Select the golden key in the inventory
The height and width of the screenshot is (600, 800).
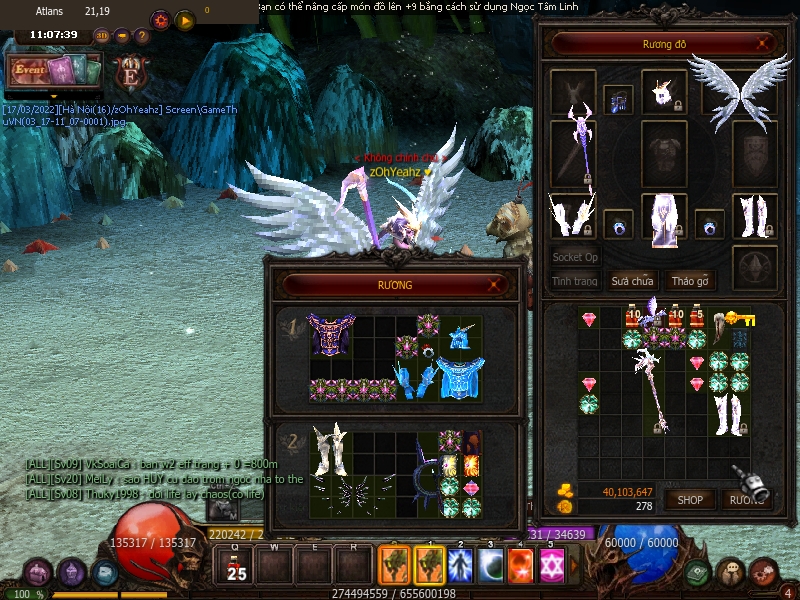[740, 319]
